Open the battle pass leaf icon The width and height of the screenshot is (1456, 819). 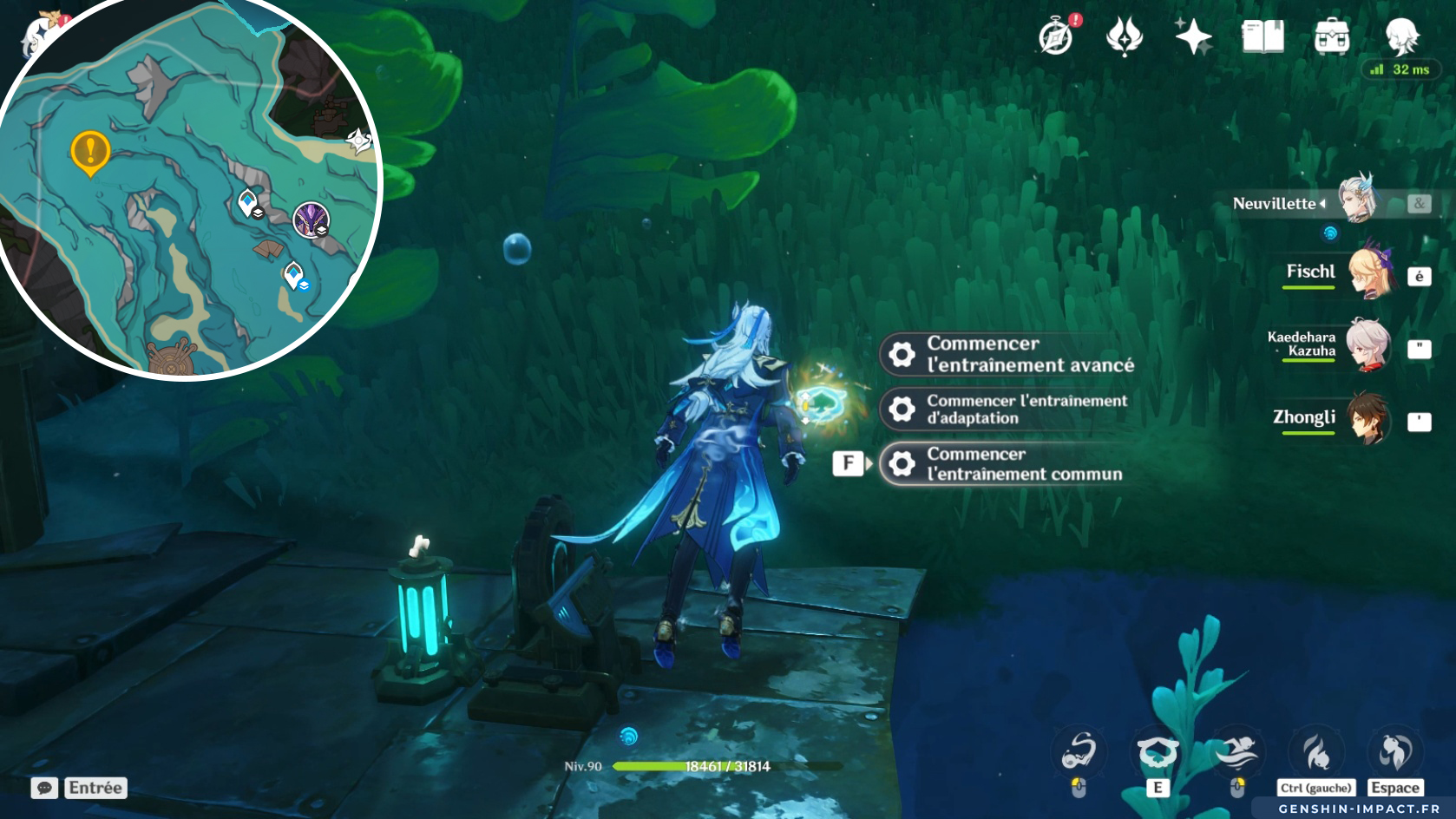[x=1125, y=36]
